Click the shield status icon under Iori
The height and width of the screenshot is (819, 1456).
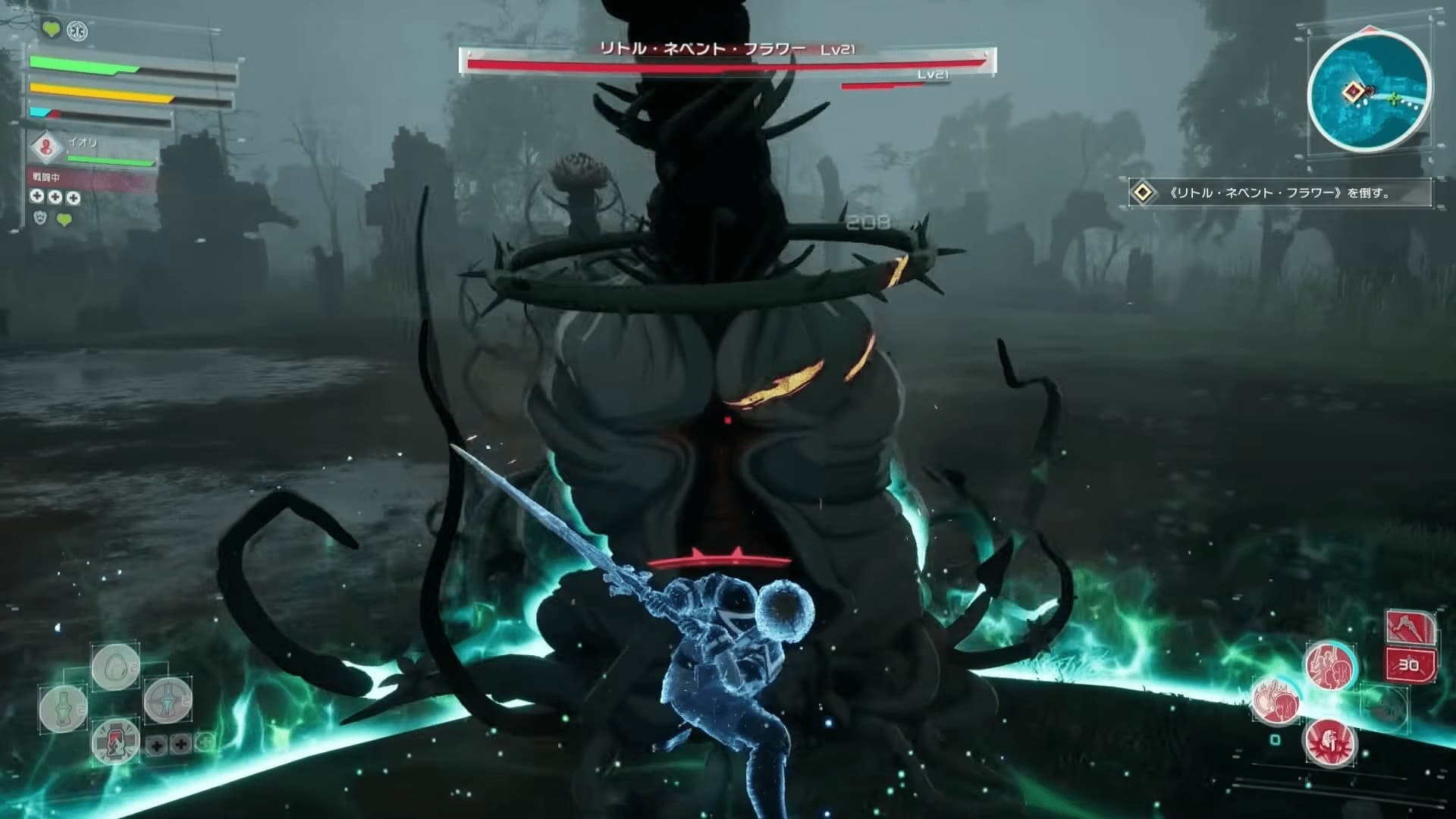(41, 218)
